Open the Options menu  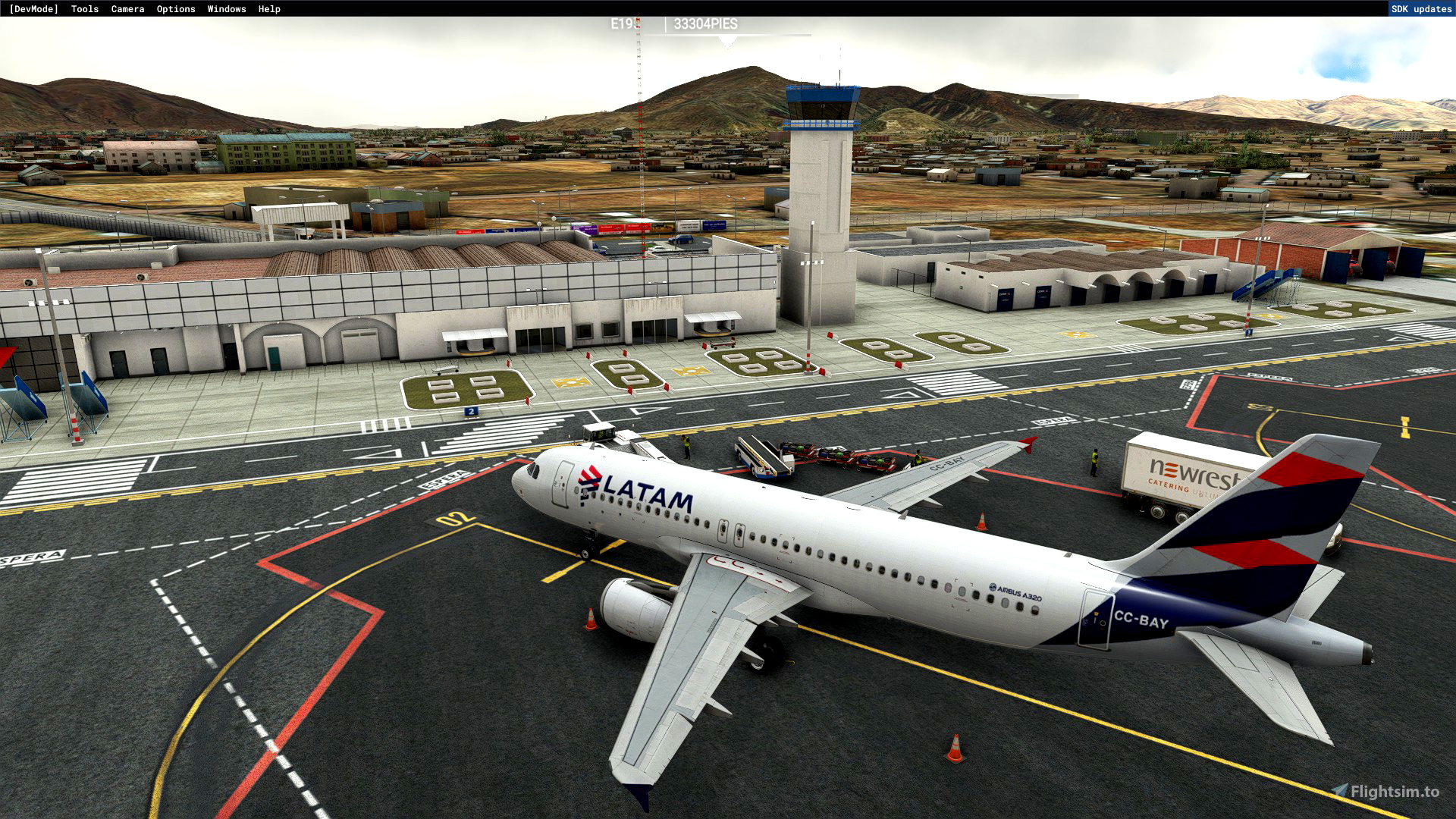(175, 8)
